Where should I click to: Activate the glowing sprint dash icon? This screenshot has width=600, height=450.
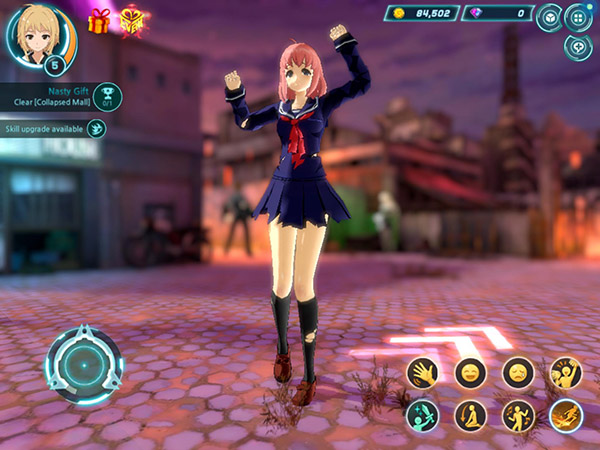[566, 415]
